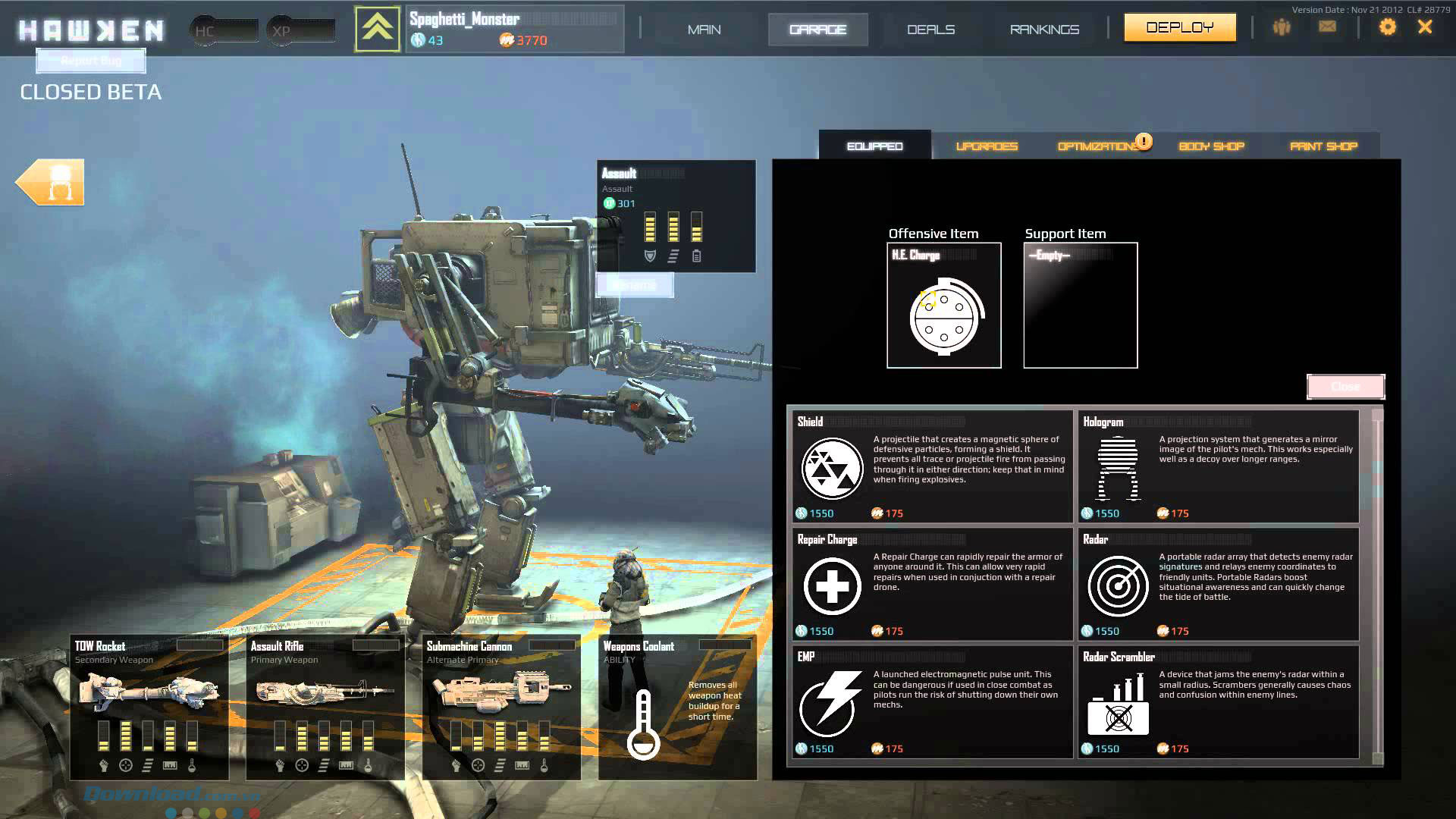
Task: Choose the empty Support Item slot
Action: [1081, 306]
